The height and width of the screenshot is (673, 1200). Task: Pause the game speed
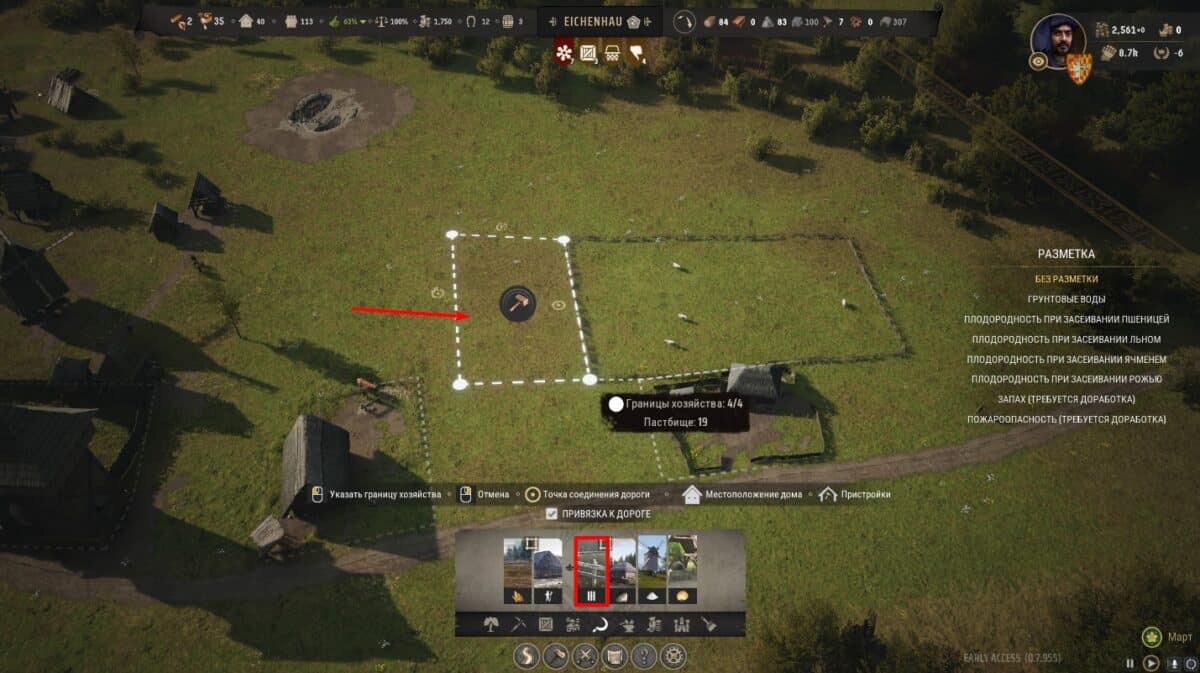pyautogui.click(x=1130, y=662)
